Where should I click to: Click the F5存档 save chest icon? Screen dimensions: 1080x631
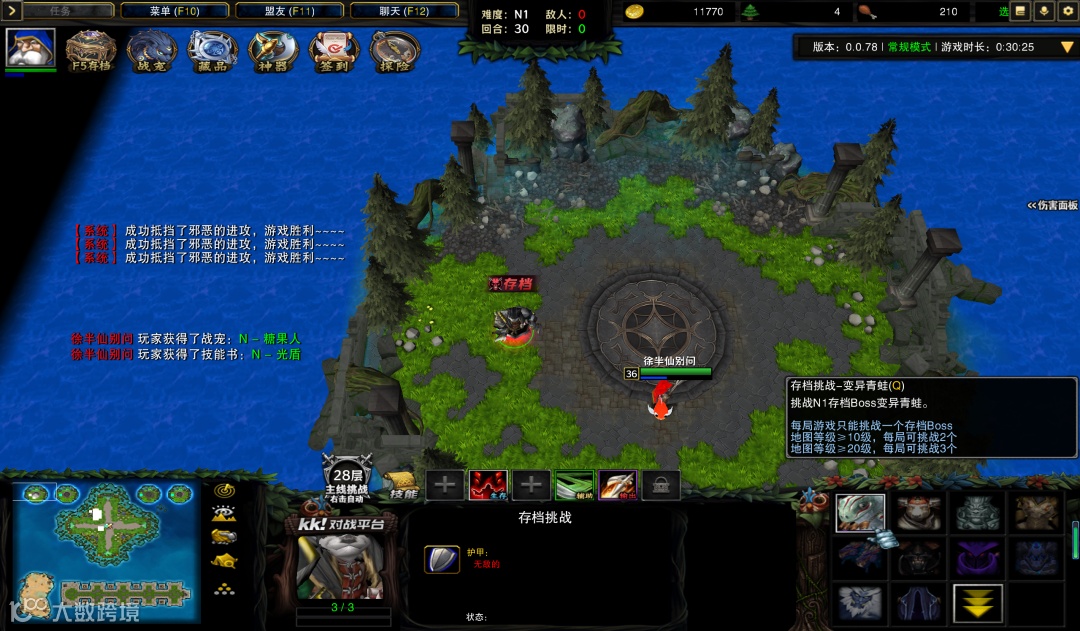point(90,51)
